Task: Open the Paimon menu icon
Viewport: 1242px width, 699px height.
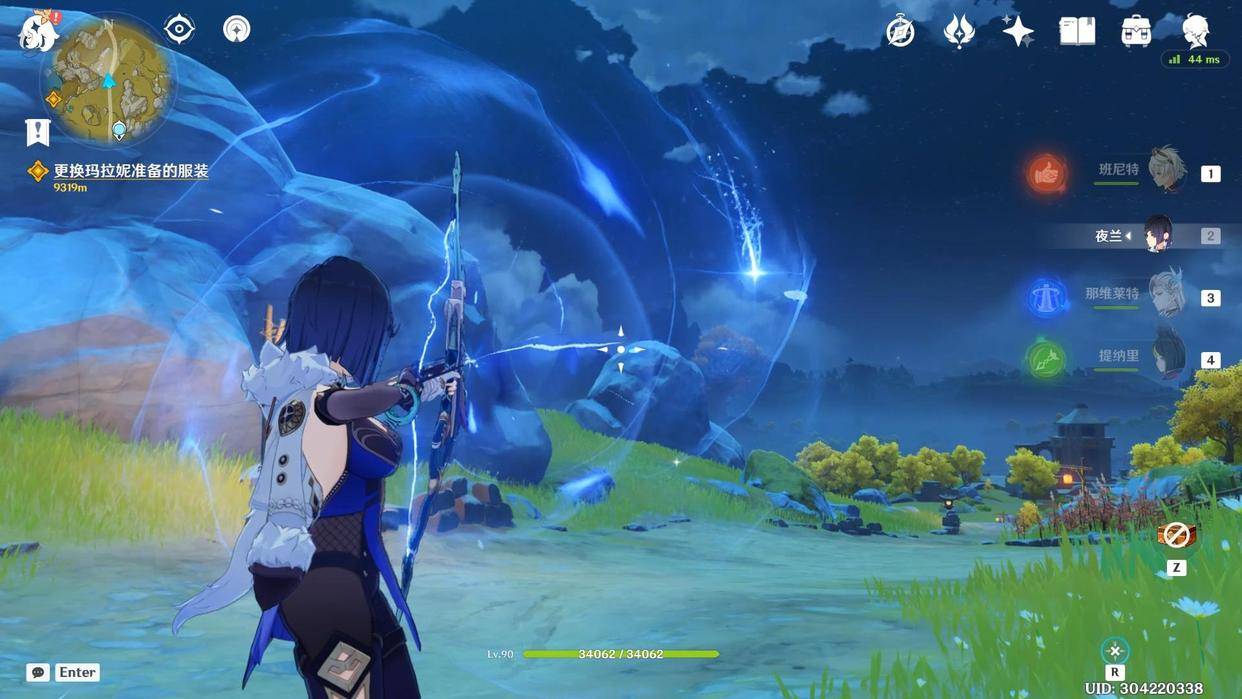Action: (38, 31)
